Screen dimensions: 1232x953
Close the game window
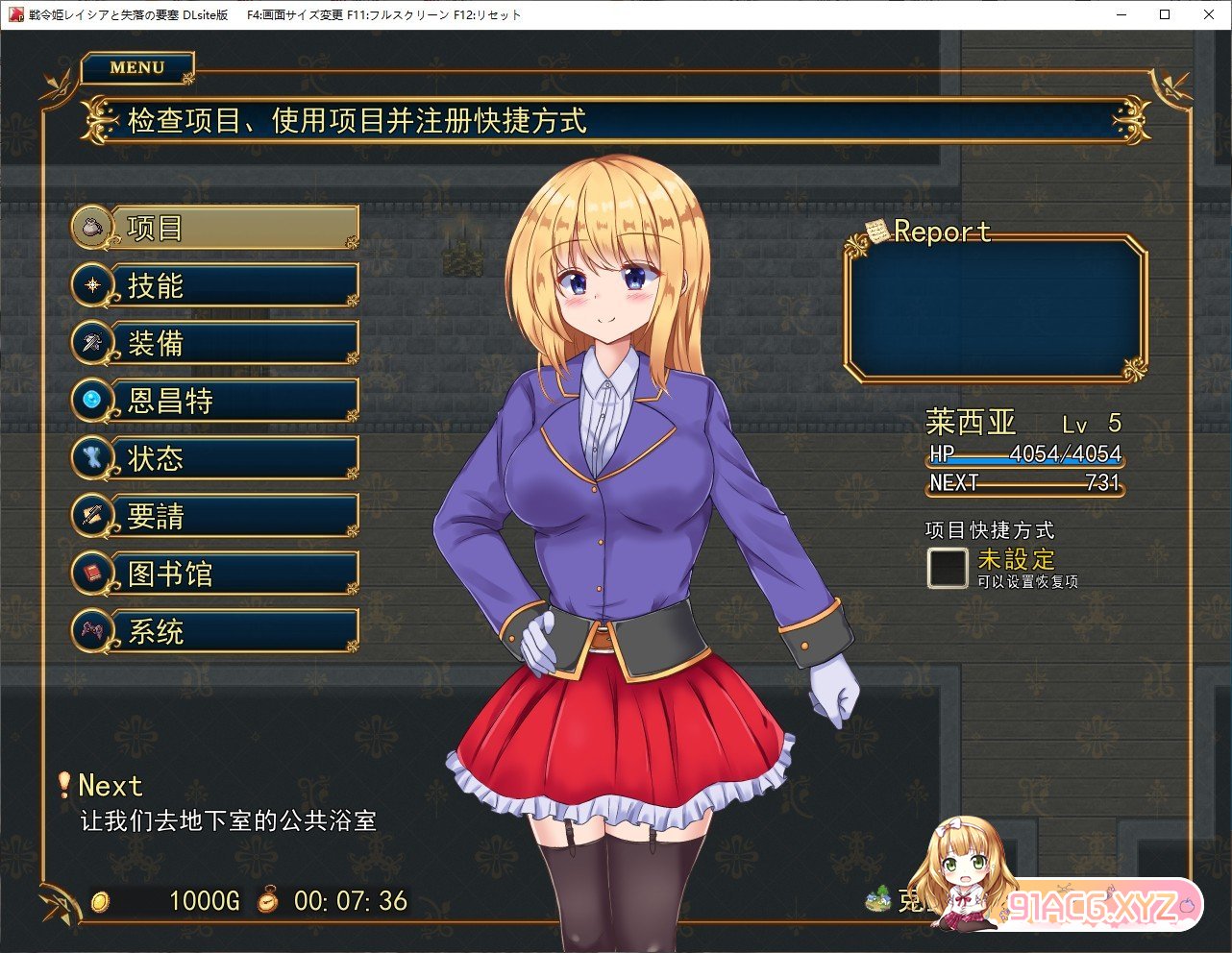1208,14
